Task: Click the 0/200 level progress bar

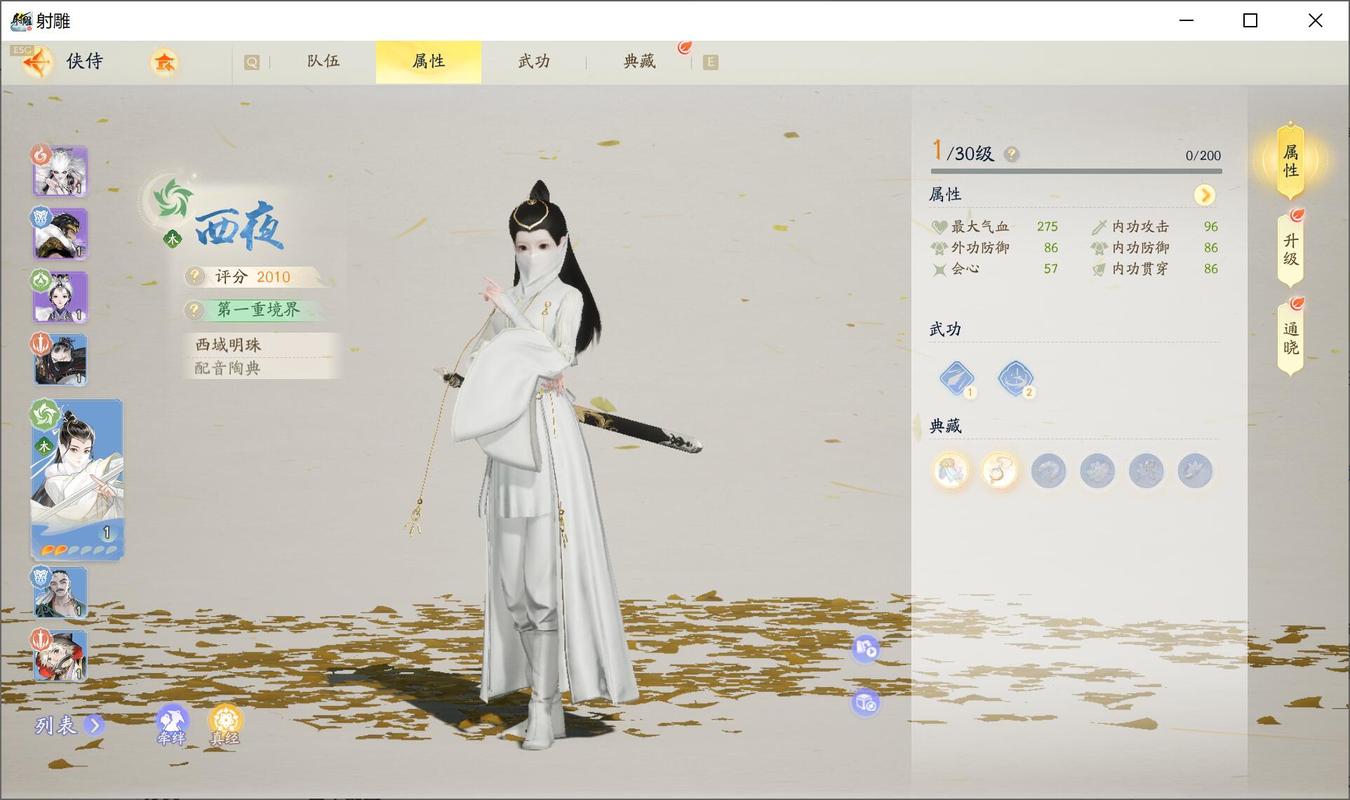Action: pyautogui.click(x=1075, y=170)
